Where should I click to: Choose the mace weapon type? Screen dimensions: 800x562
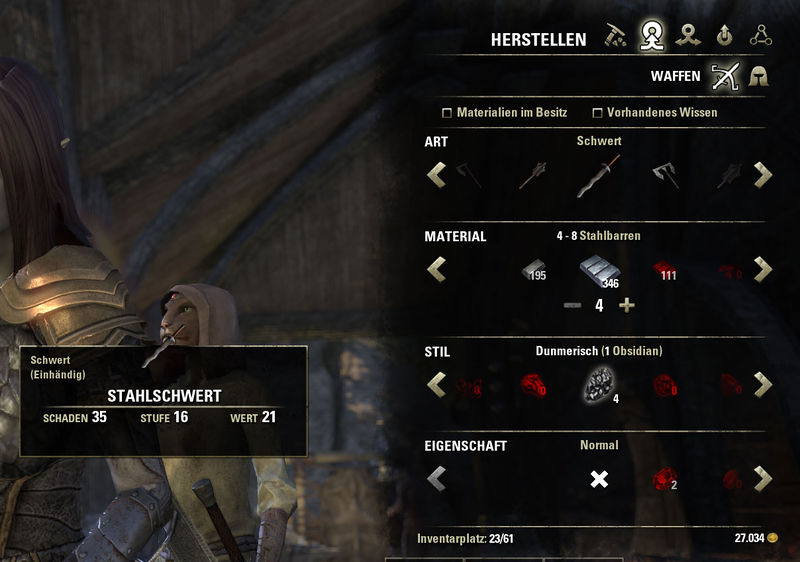tap(533, 177)
